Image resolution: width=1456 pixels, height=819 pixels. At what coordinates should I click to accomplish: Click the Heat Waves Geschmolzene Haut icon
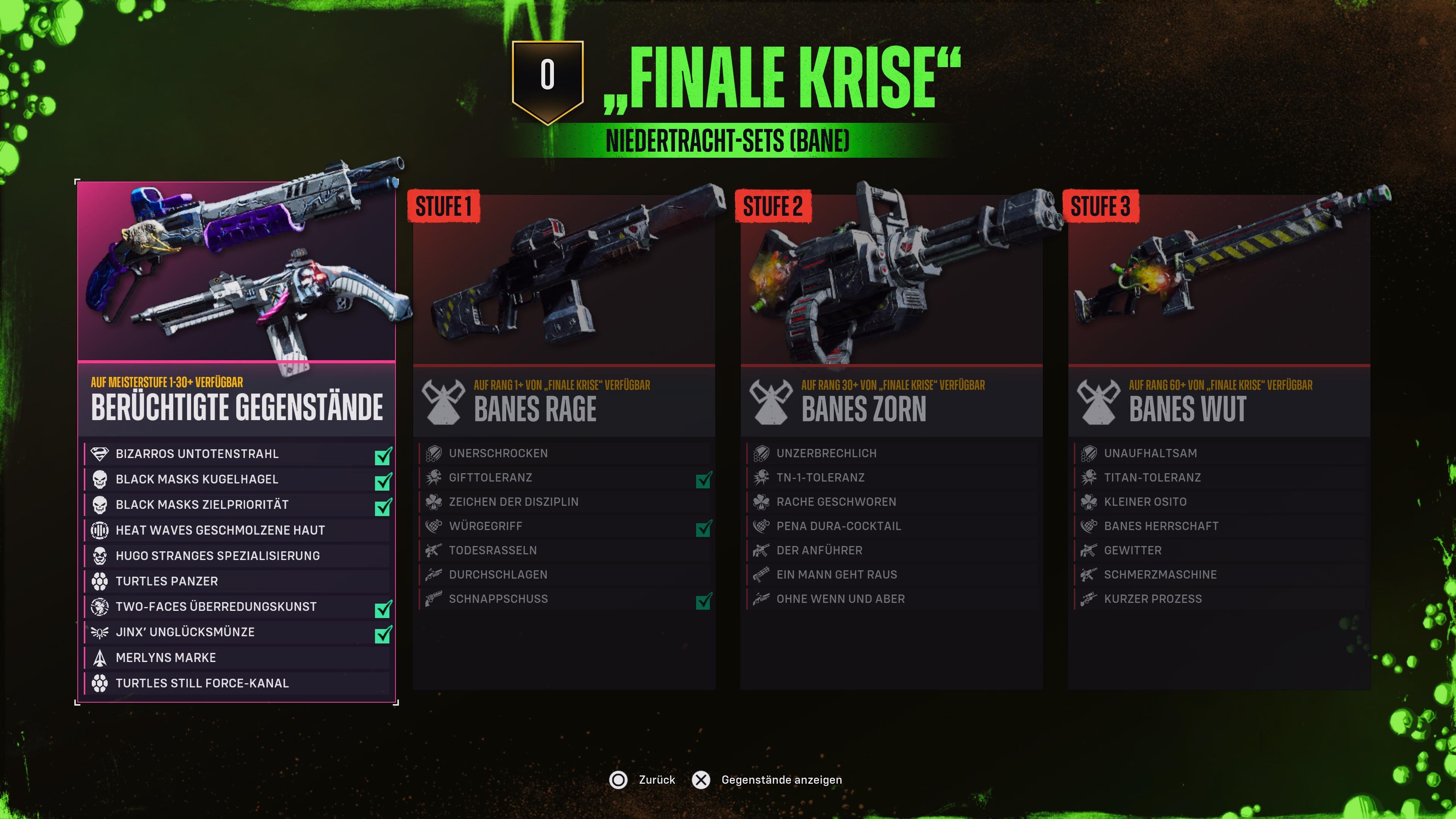tap(99, 530)
